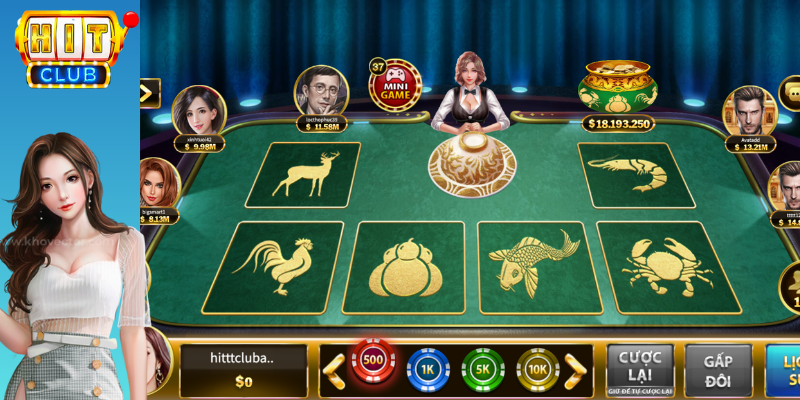The image size is (800, 400).
Task: Open the Mini Game icon
Action: point(394,86)
